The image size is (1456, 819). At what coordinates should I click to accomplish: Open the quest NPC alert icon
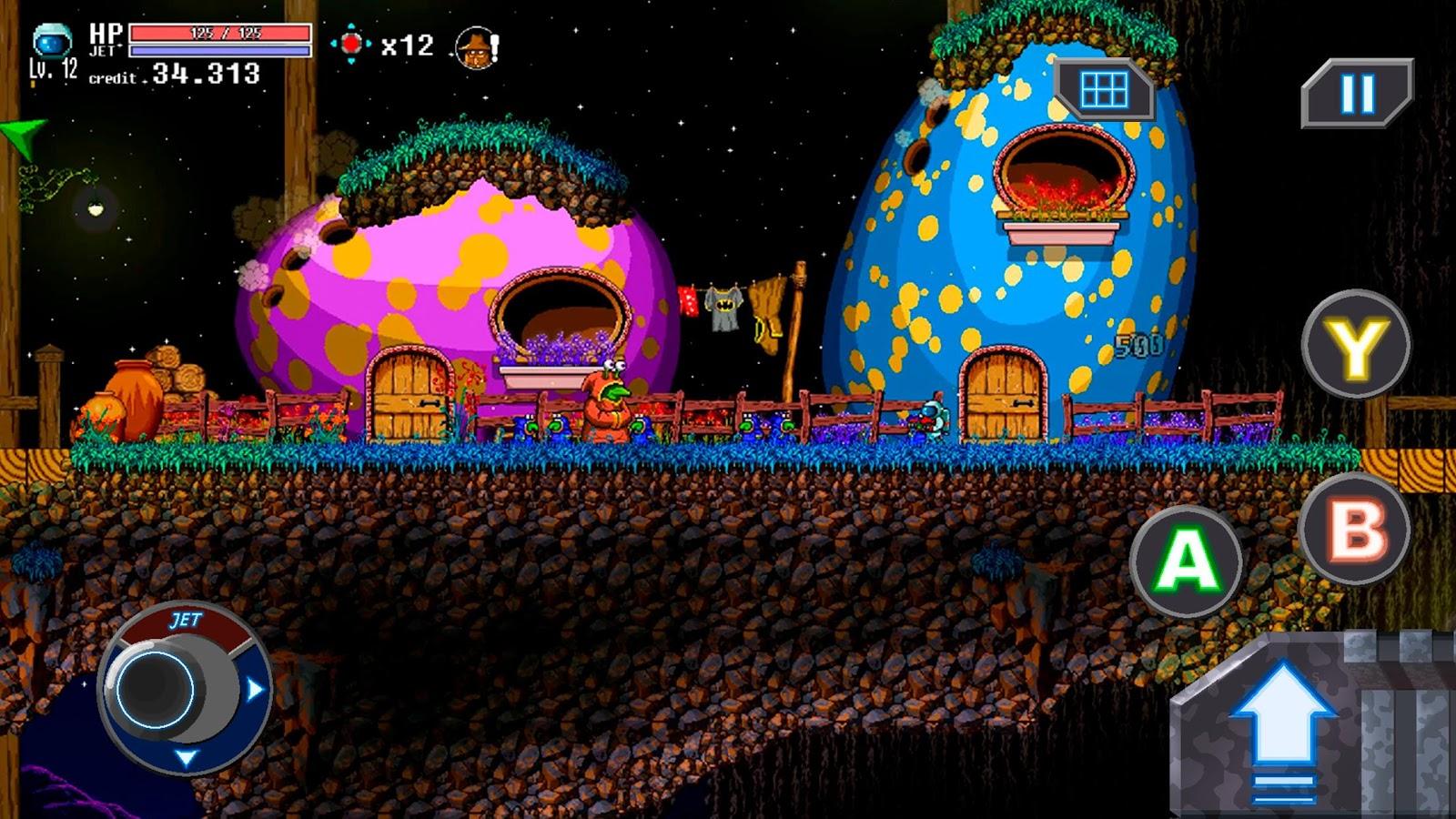tap(477, 45)
